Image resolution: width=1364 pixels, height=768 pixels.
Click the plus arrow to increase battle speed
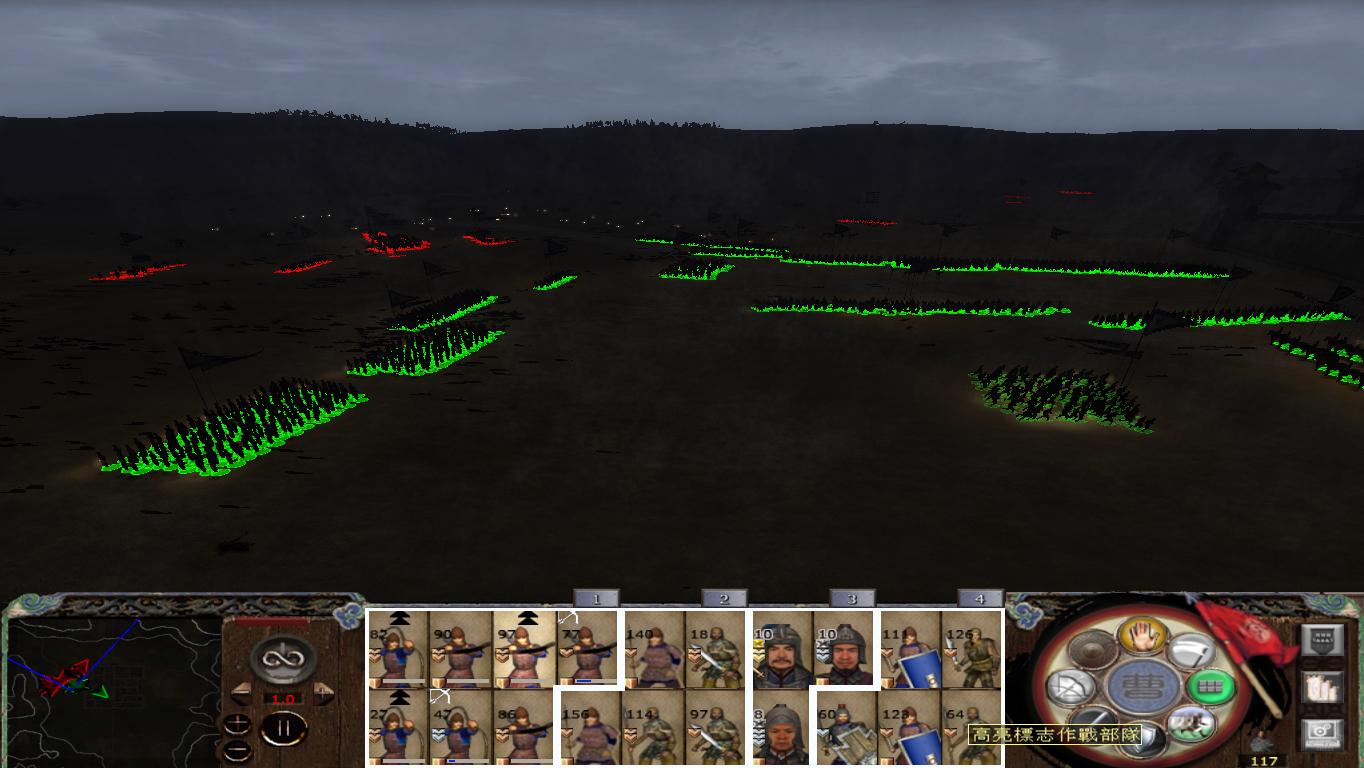point(323,692)
